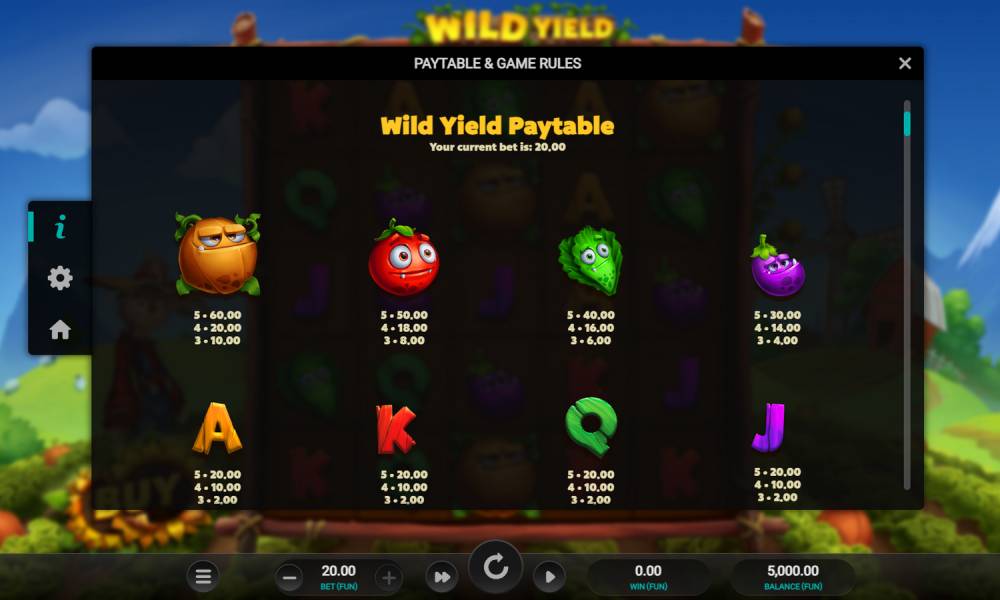Increase bet with the plus button
This screenshot has height=600, width=1000.
pyautogui.click(x=389, y=577)
